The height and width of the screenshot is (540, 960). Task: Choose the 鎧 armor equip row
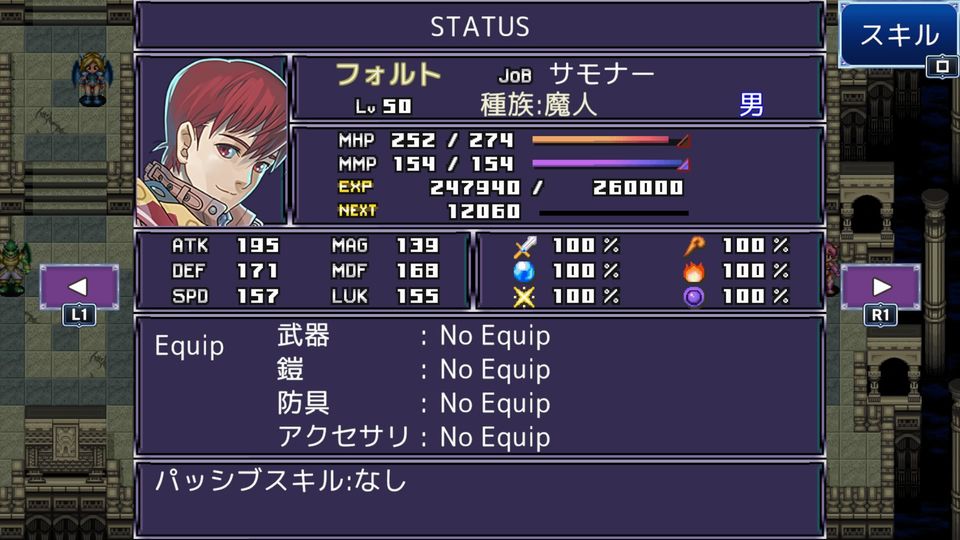(413, 370)
